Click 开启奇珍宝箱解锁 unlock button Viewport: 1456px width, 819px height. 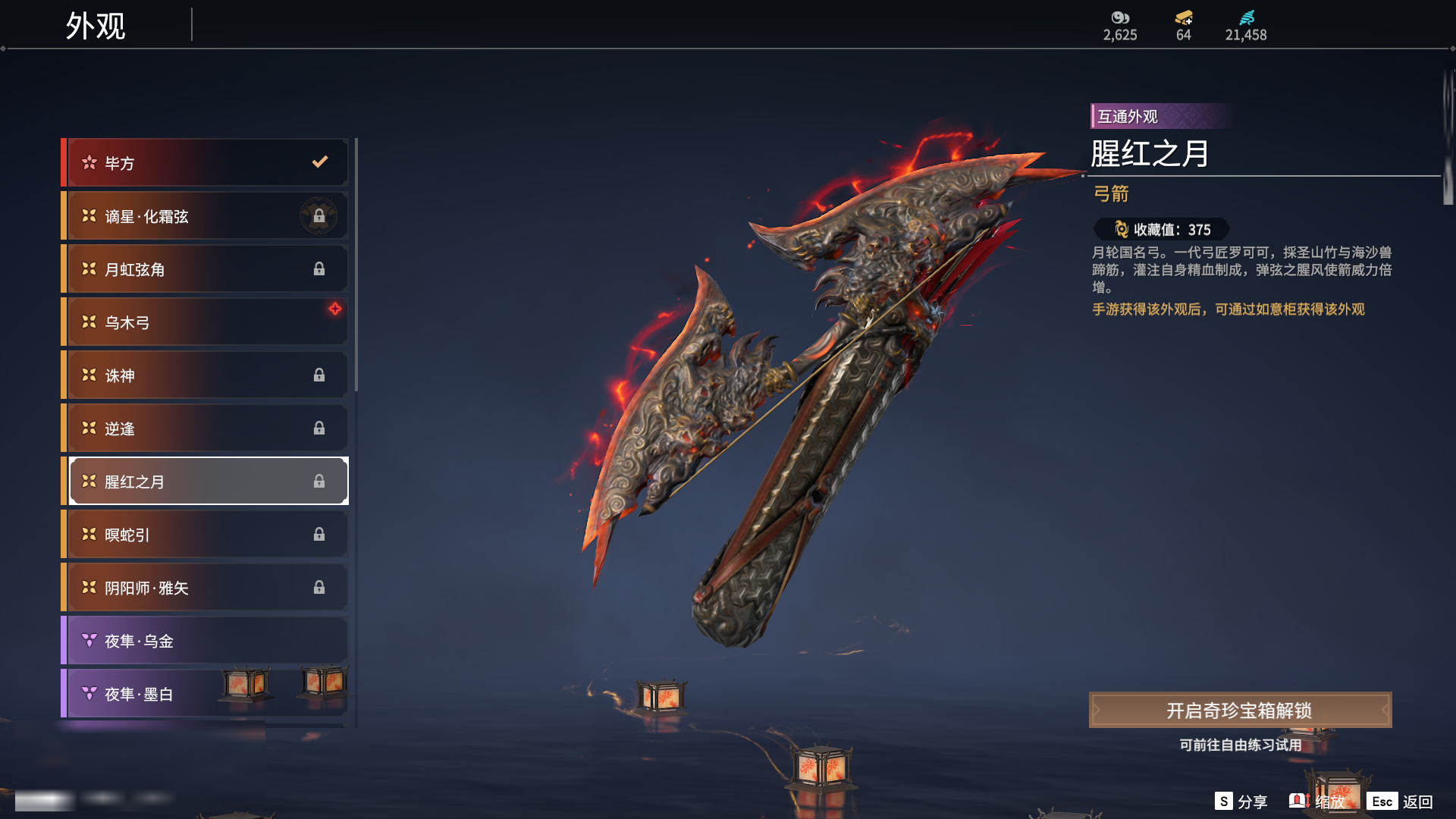(x=1240, y=711)
